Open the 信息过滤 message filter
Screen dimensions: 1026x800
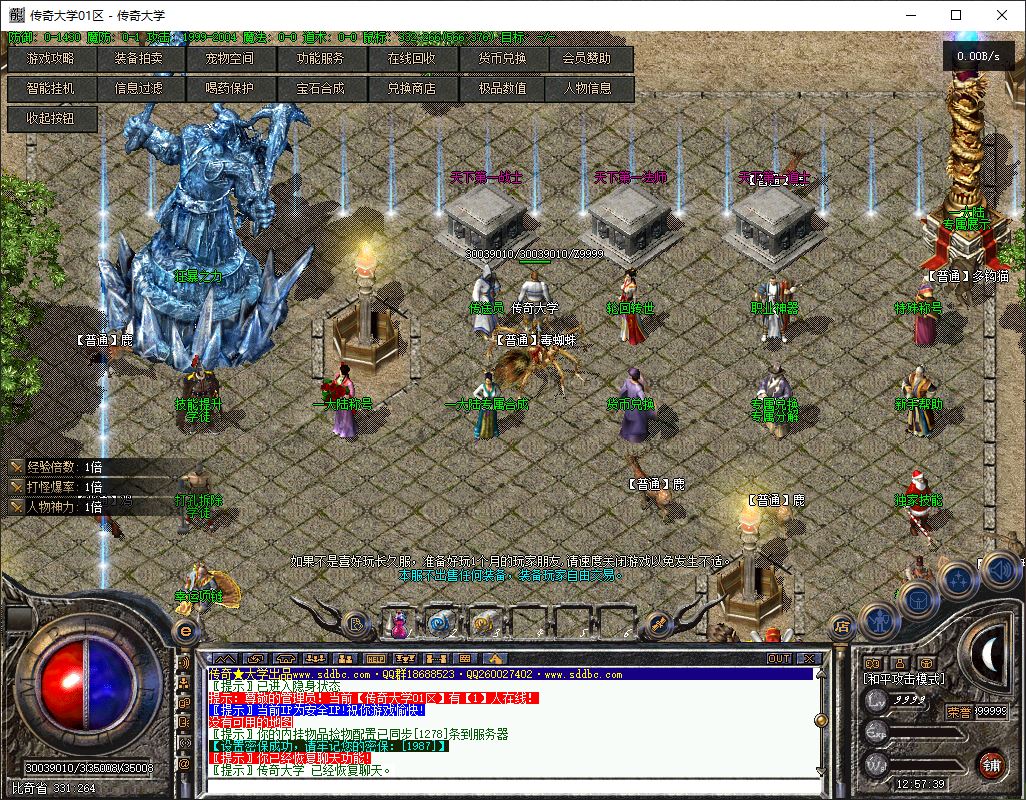coord(138,88)
